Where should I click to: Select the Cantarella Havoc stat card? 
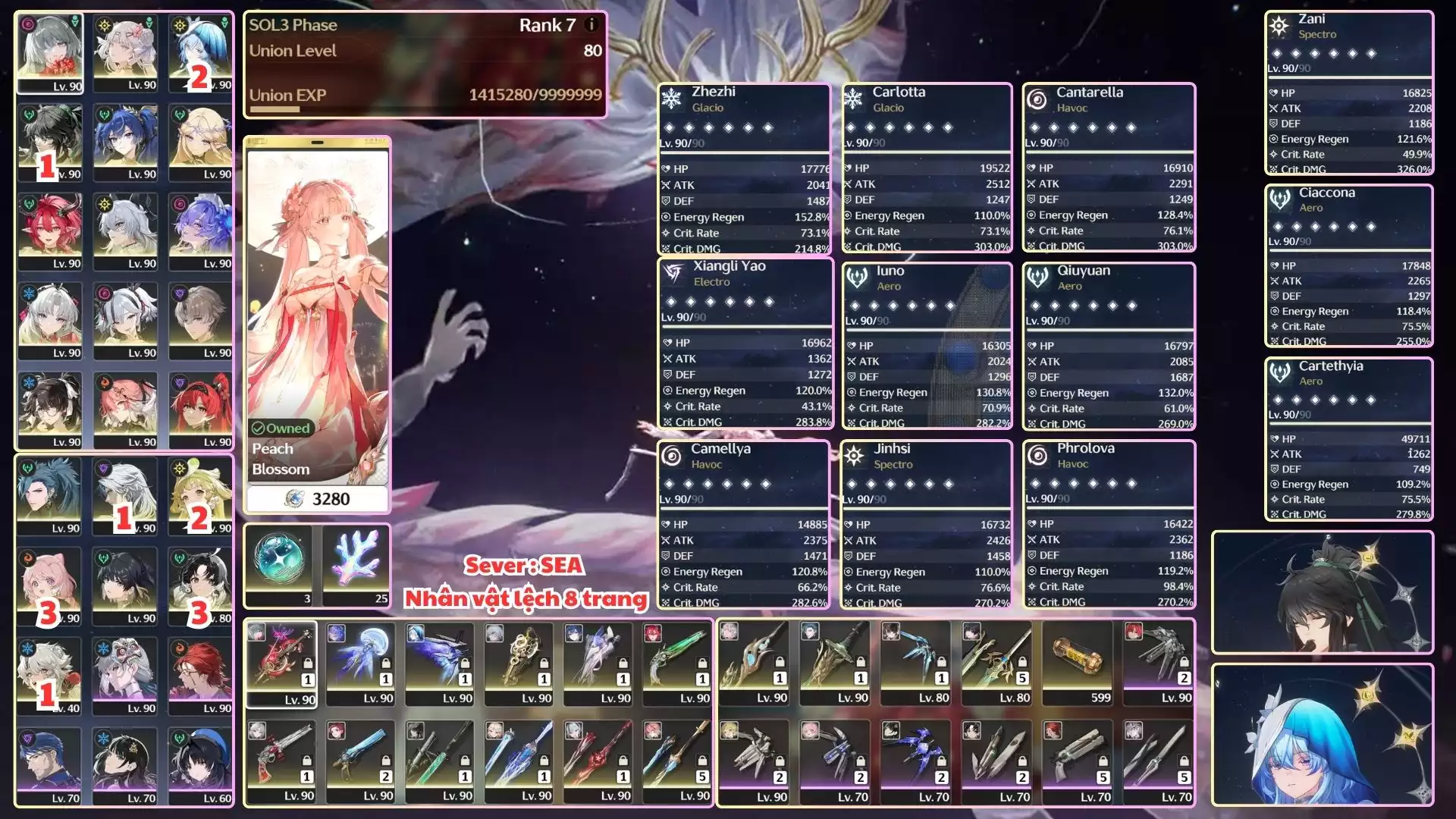1109,168
